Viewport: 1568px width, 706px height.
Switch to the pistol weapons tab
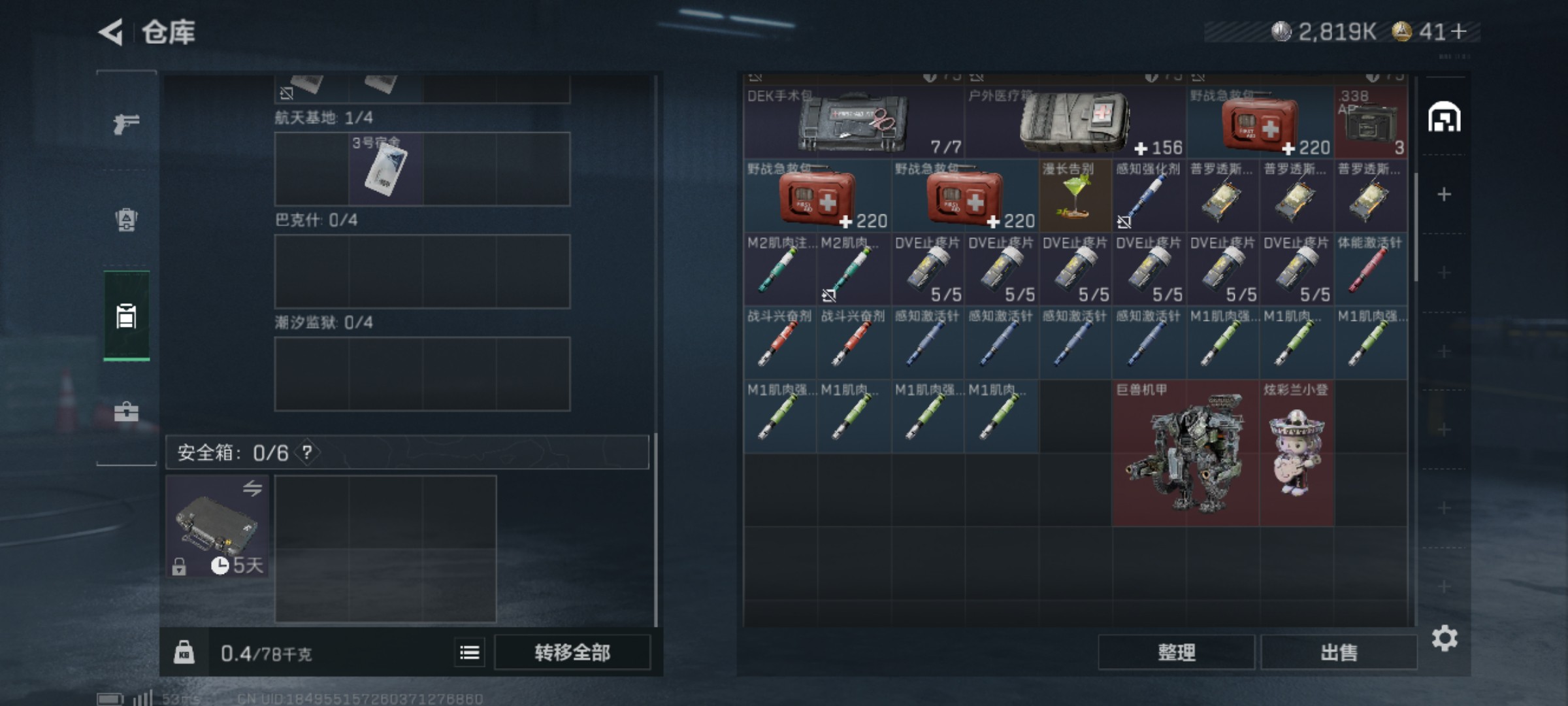click(x=126, y=123)
